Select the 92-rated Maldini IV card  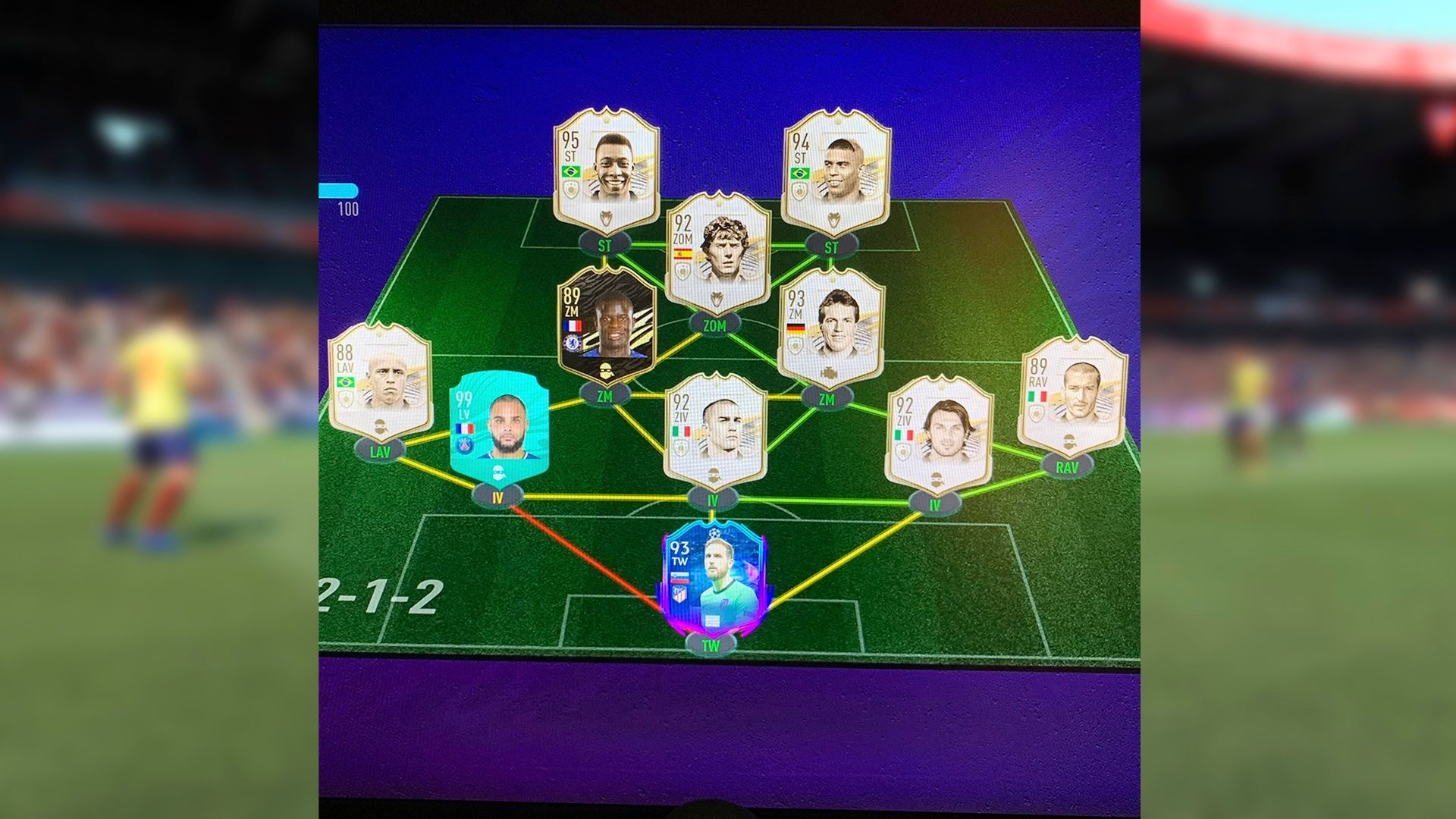point(940,425)
